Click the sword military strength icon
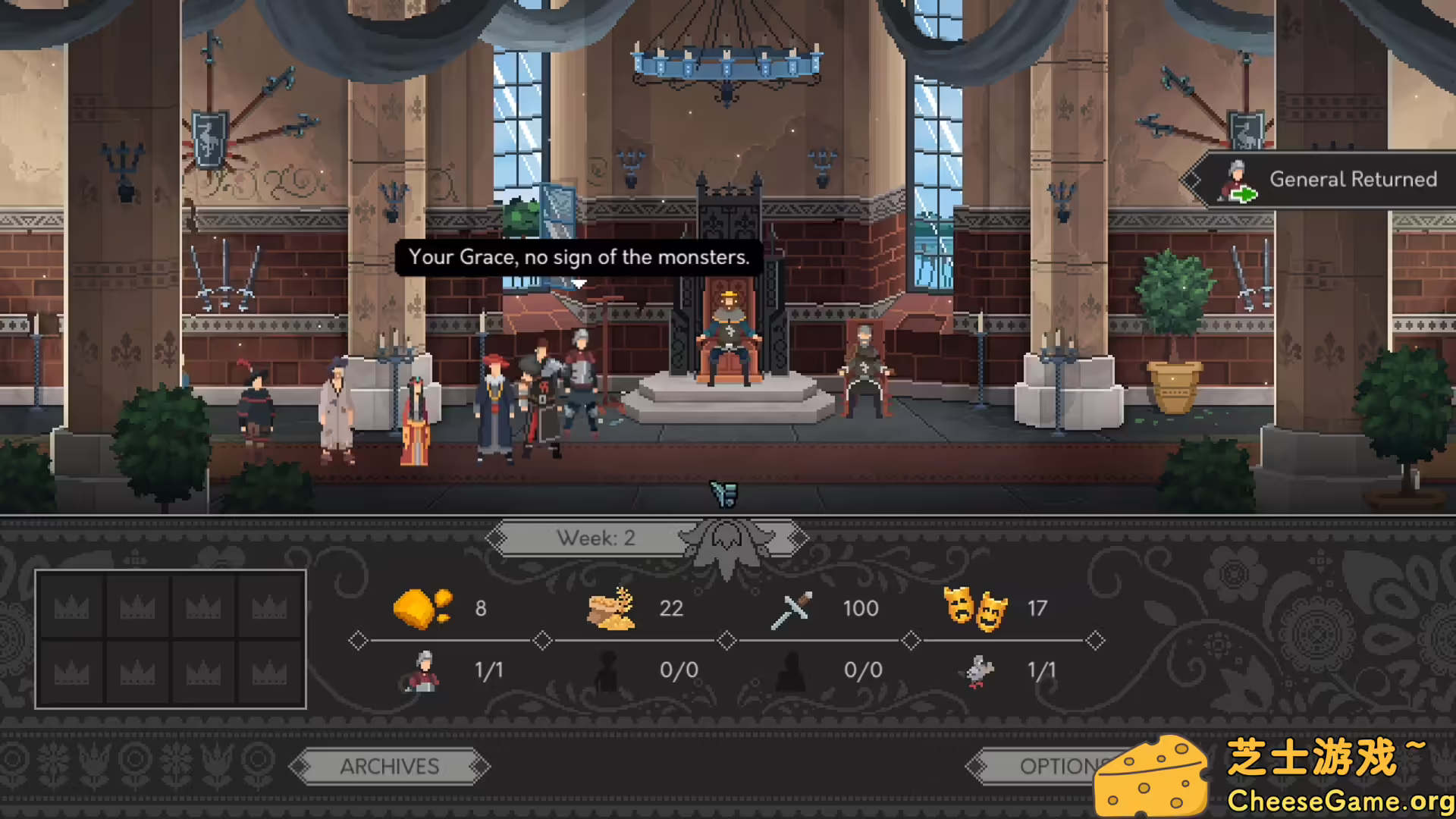 [791, 609]
